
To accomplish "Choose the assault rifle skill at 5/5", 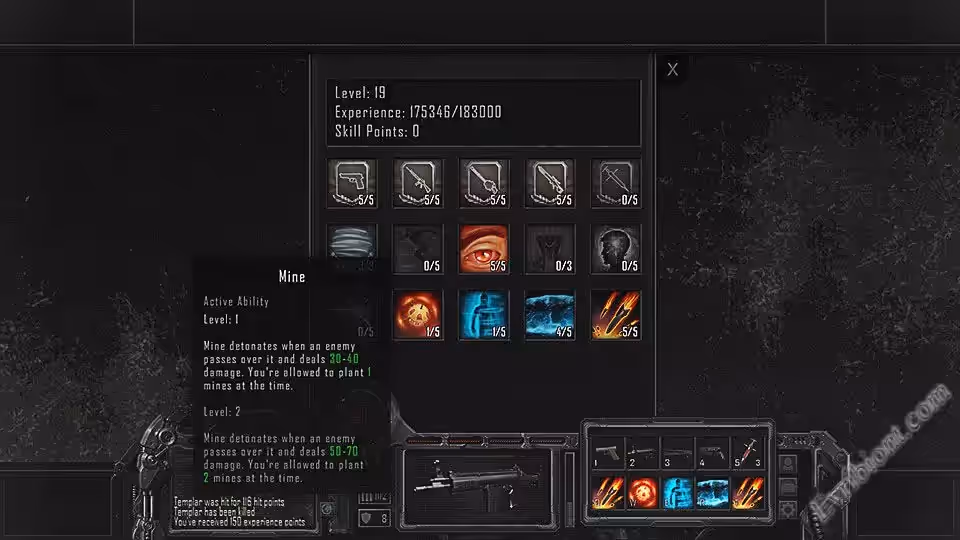I will tap(418, 183).
